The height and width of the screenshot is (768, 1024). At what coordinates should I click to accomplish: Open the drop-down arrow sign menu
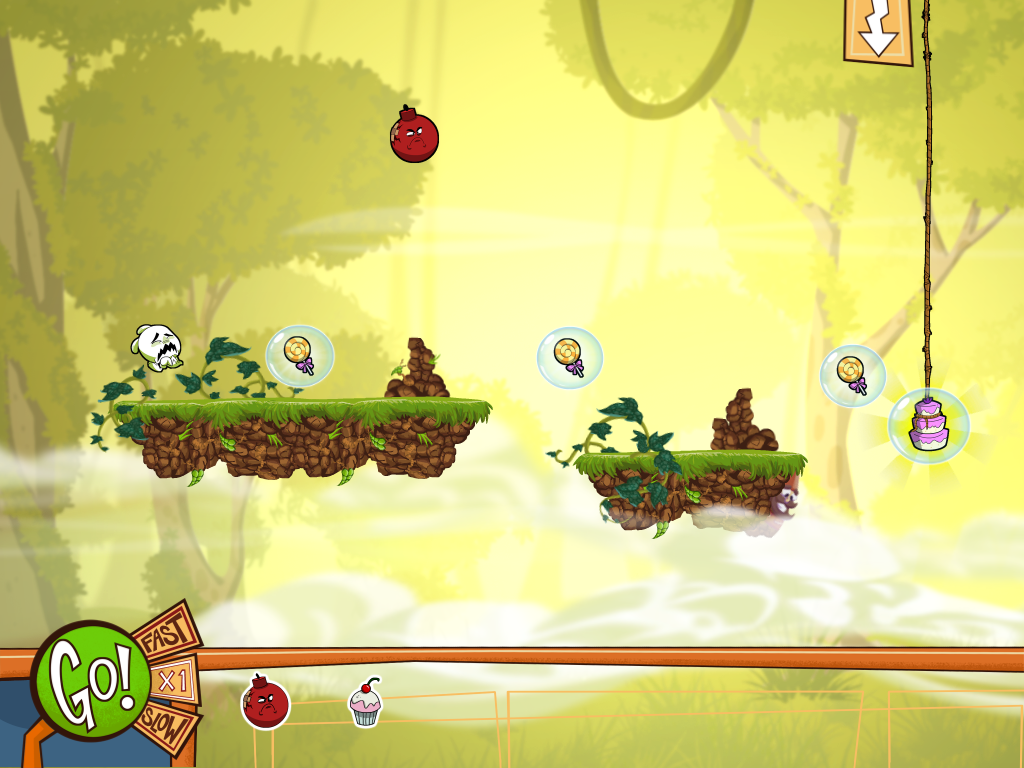[878, 30]
